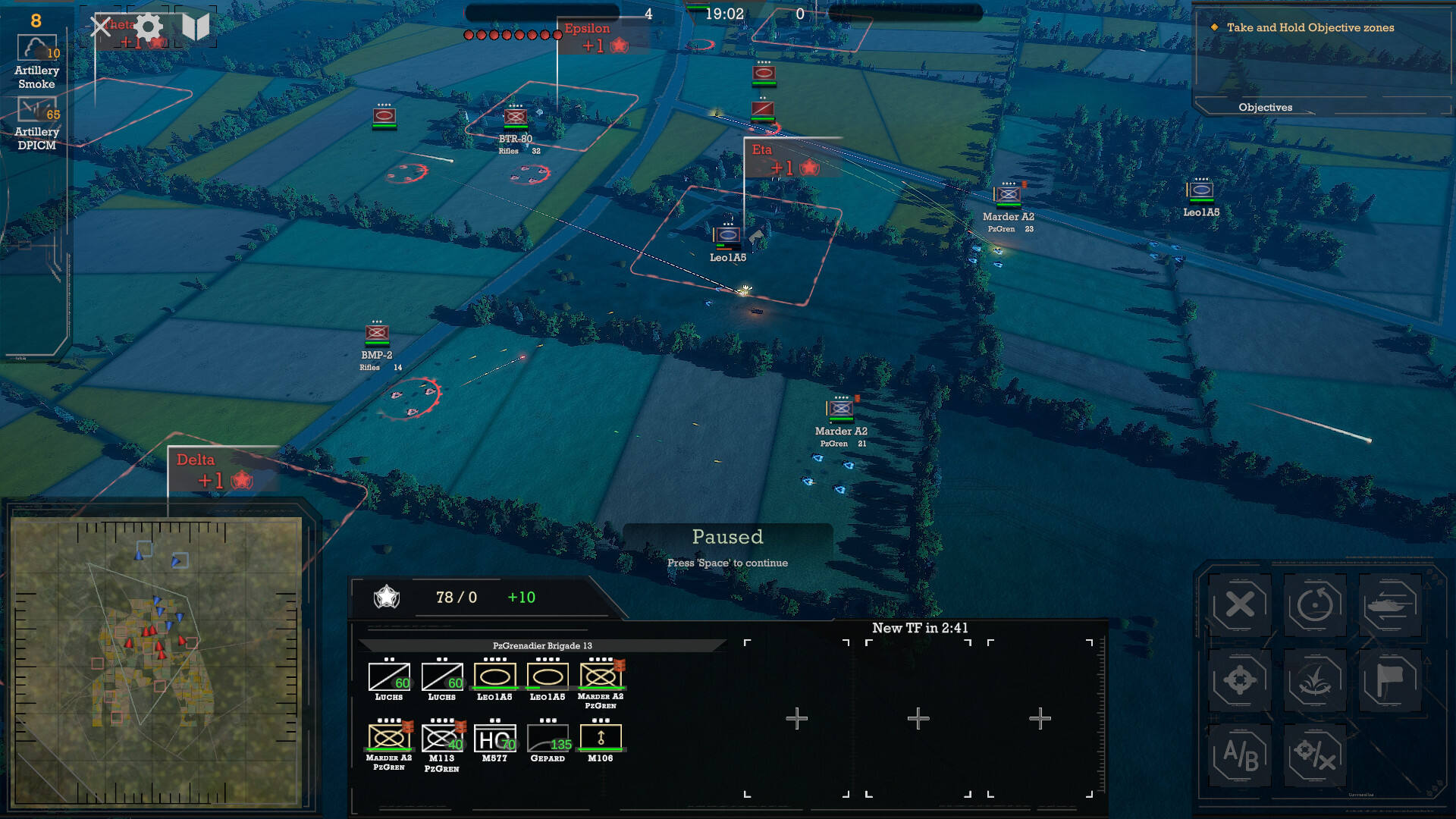Toggle the A/B command button
1456x819 pixels.
point(1240,755)
